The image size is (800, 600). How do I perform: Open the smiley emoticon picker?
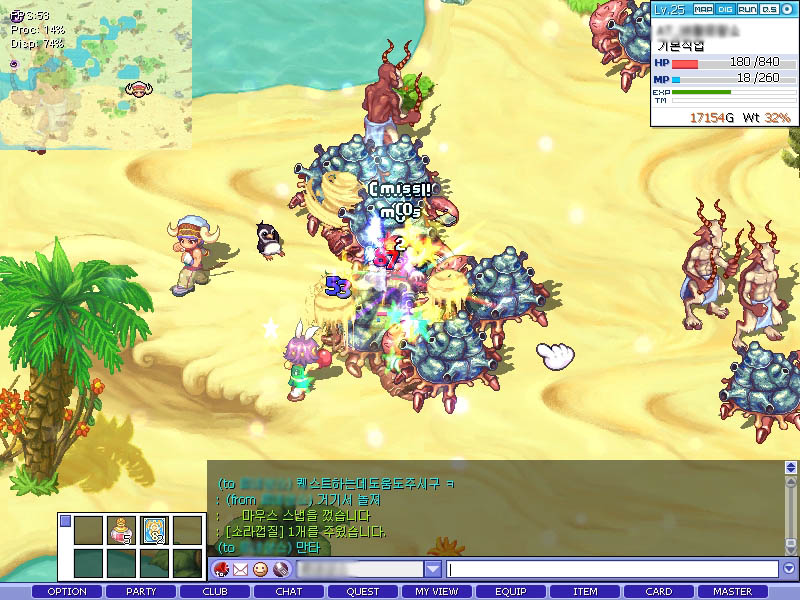click(260, 569)
